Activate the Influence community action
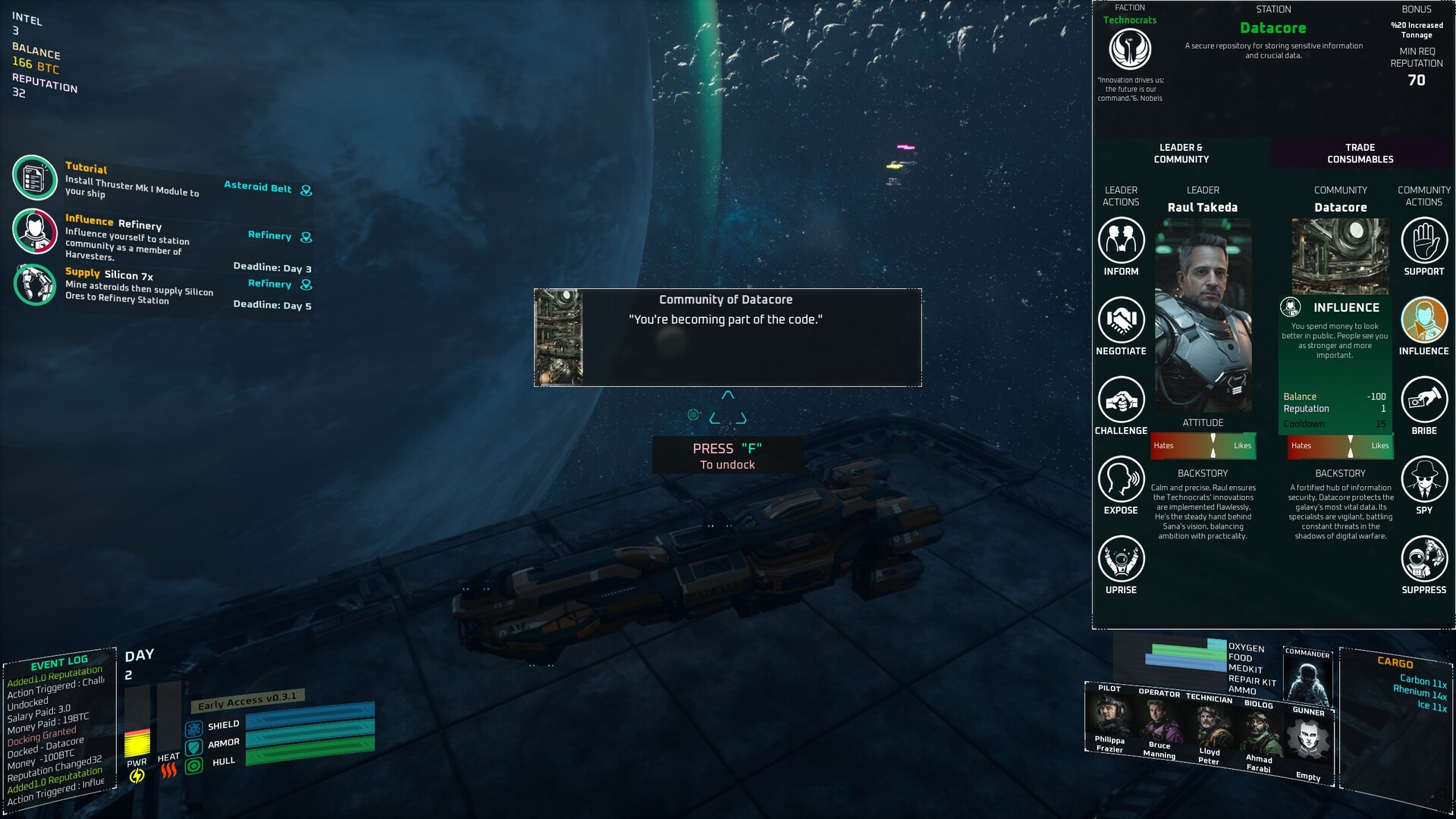The image size is (1456, 819). coord(1423,321)
